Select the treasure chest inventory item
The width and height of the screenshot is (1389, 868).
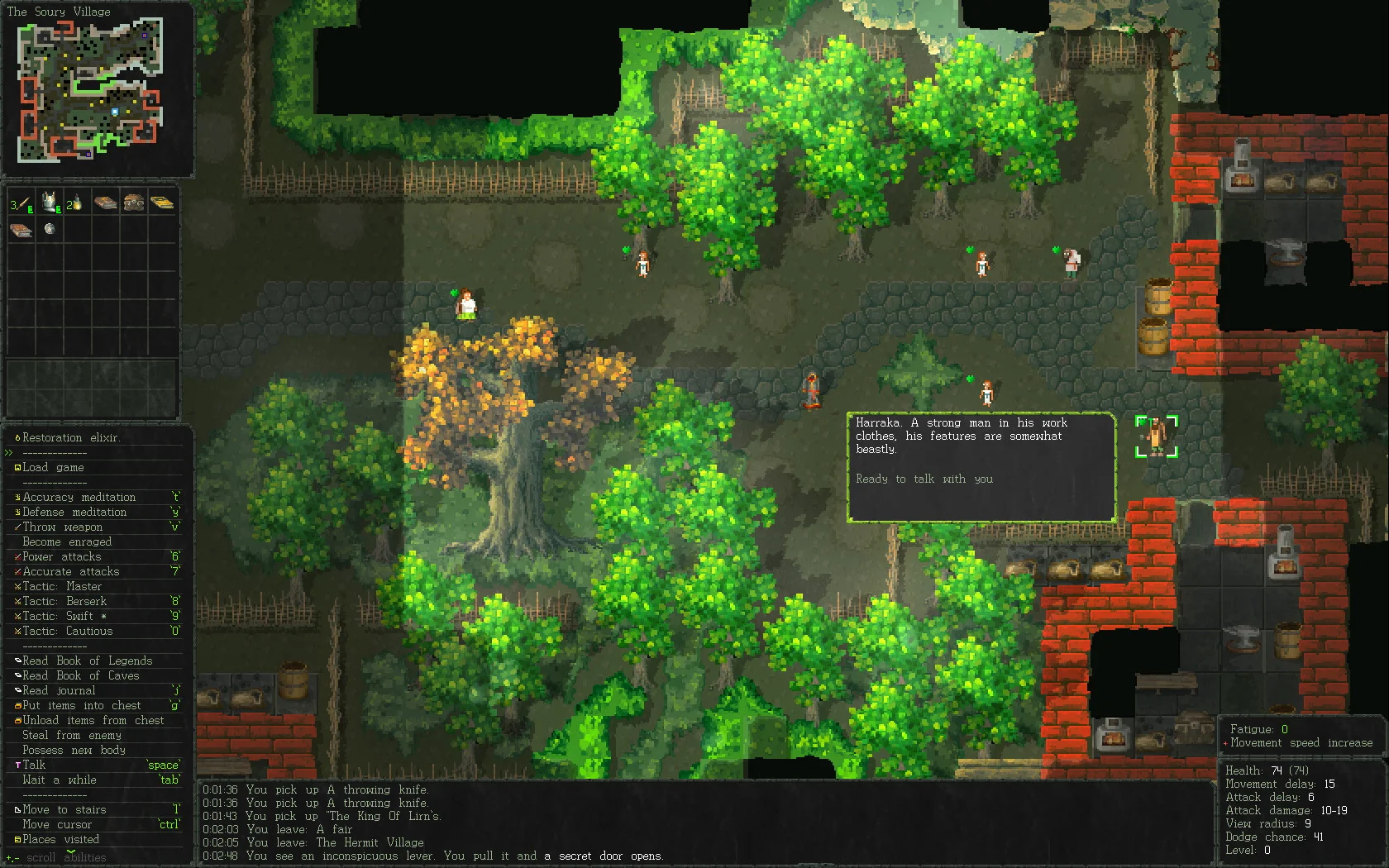tap(133, 203)
